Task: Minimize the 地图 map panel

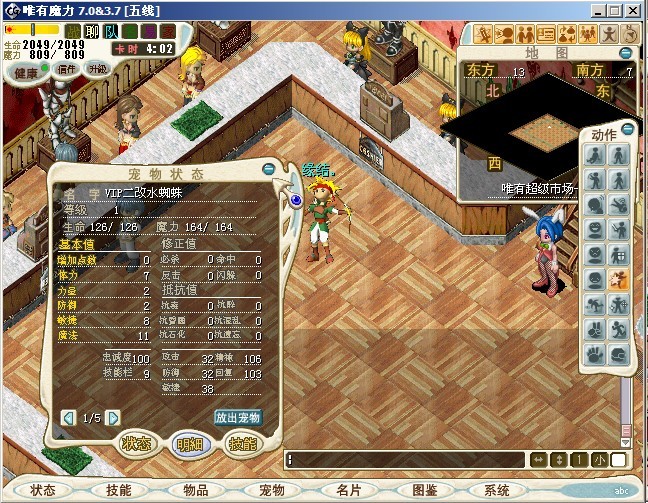Action: [625, 53]
